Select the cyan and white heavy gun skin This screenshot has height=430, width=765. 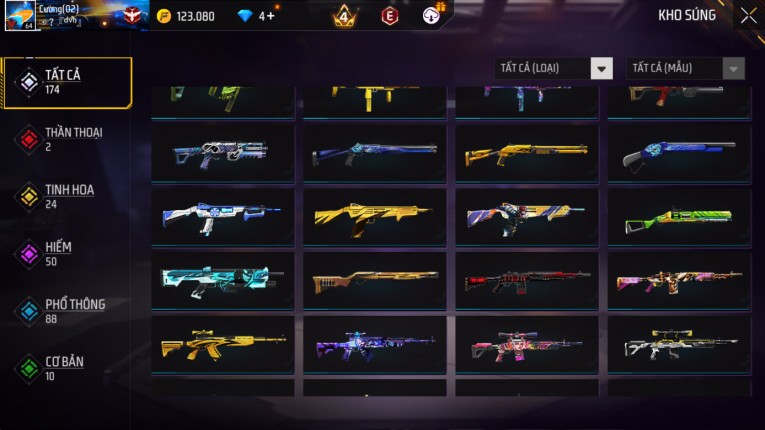tap(223, 281)
